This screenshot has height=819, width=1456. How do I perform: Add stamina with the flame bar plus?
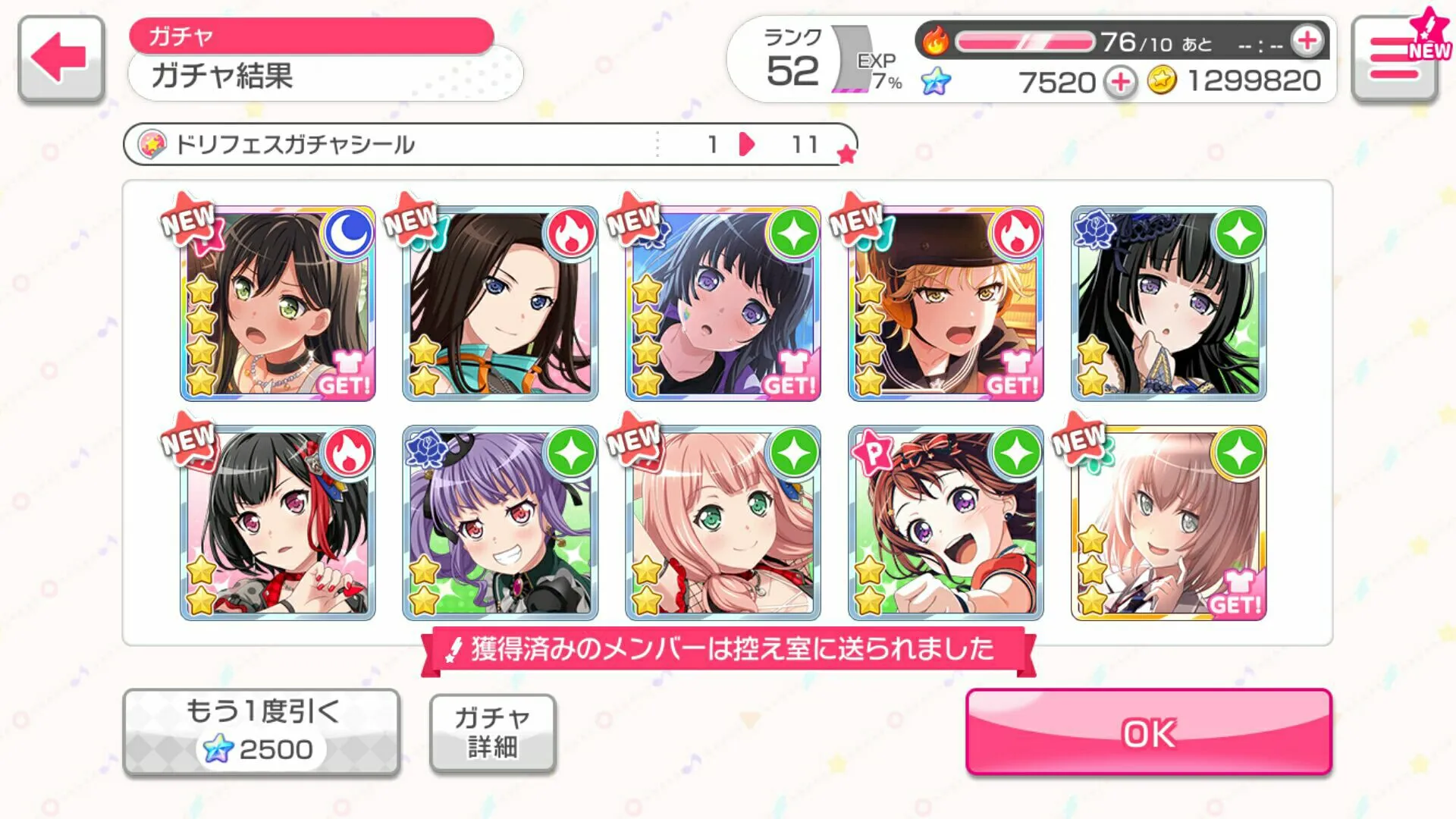click(x=1307, y=41)
